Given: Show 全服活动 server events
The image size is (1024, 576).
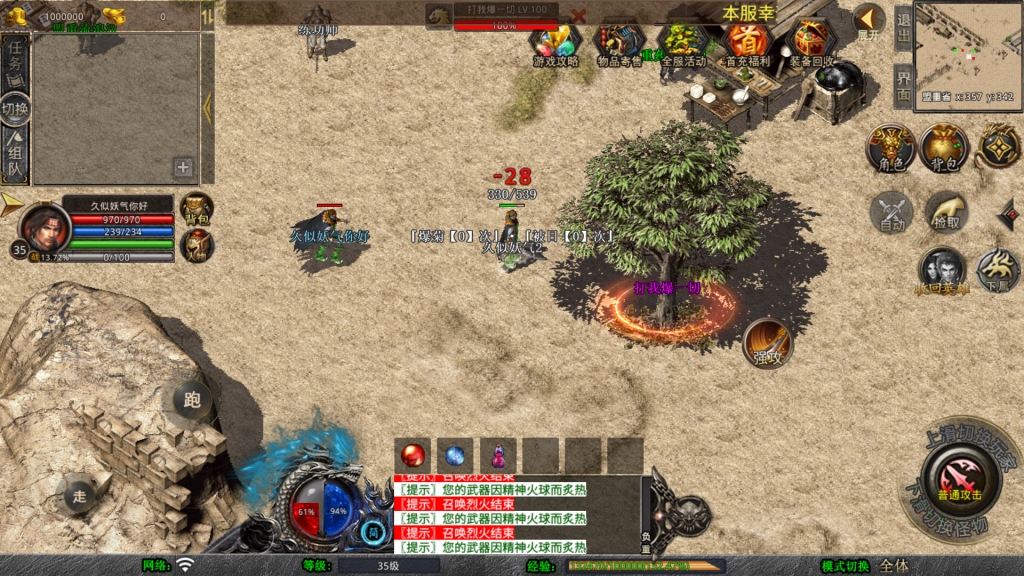Looking at the screenshot, I should click(x=684, y=44).
